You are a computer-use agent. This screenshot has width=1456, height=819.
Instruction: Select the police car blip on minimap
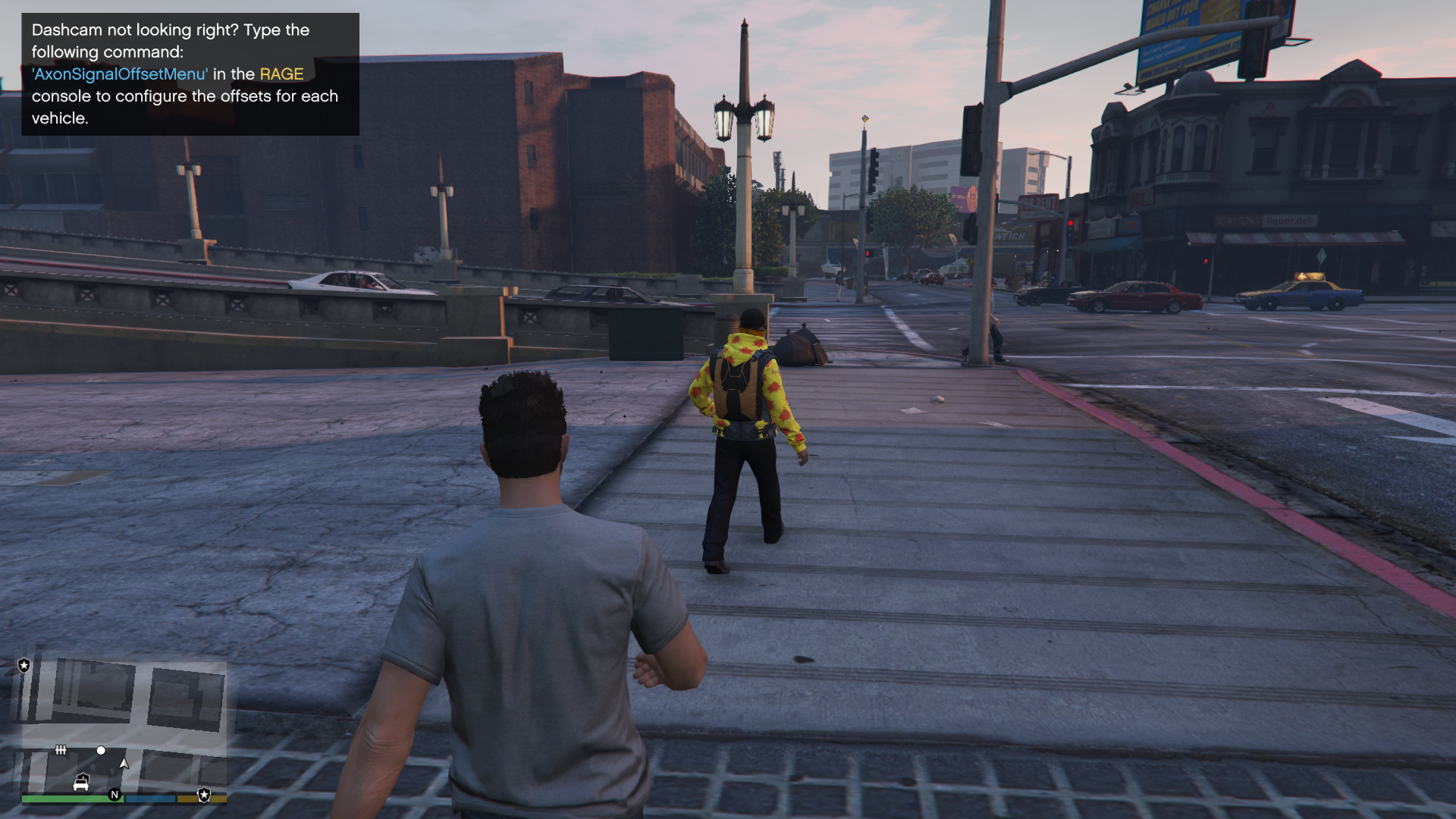point(81,782)
